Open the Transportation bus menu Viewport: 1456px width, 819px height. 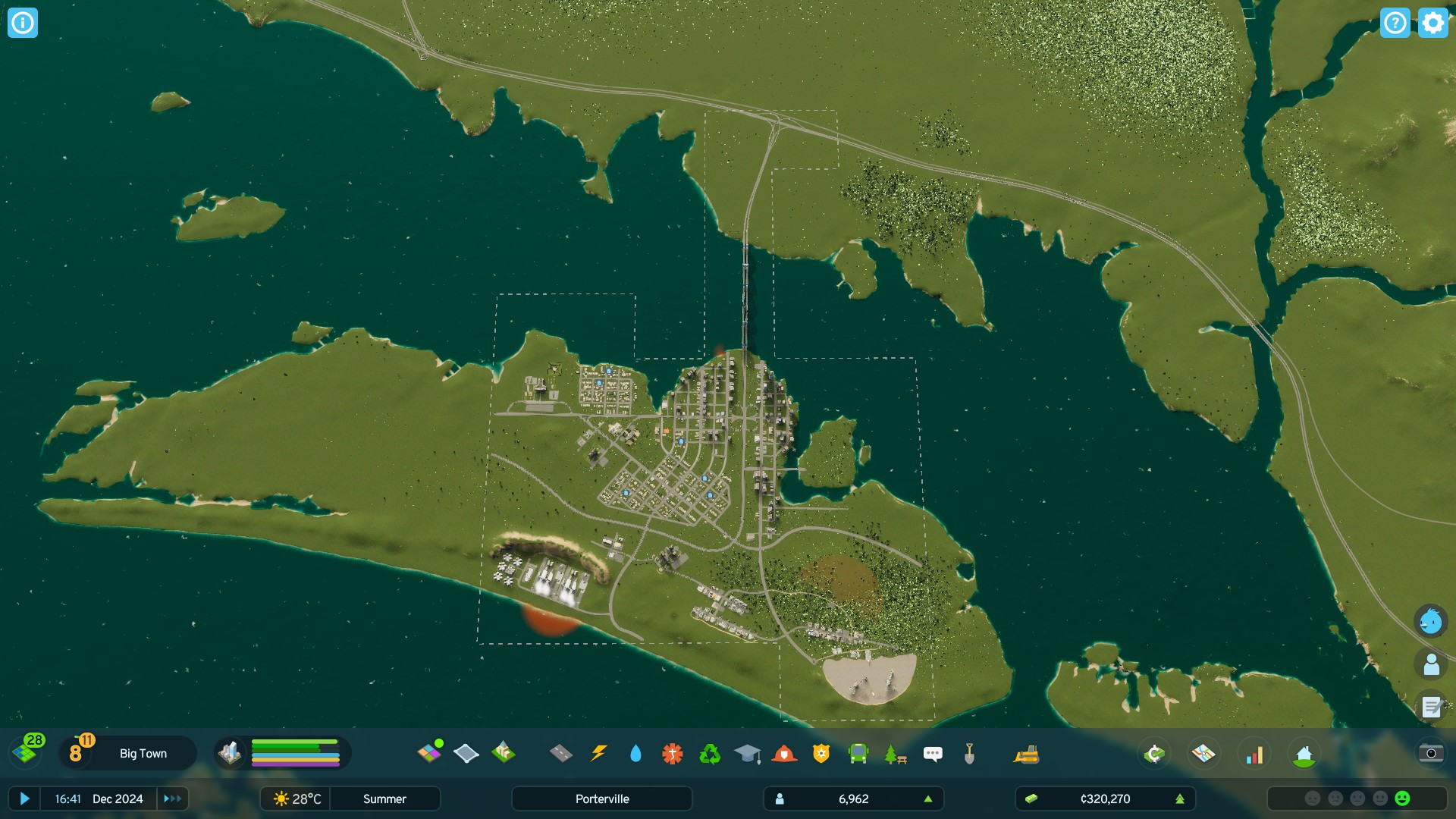click(858, 753)
